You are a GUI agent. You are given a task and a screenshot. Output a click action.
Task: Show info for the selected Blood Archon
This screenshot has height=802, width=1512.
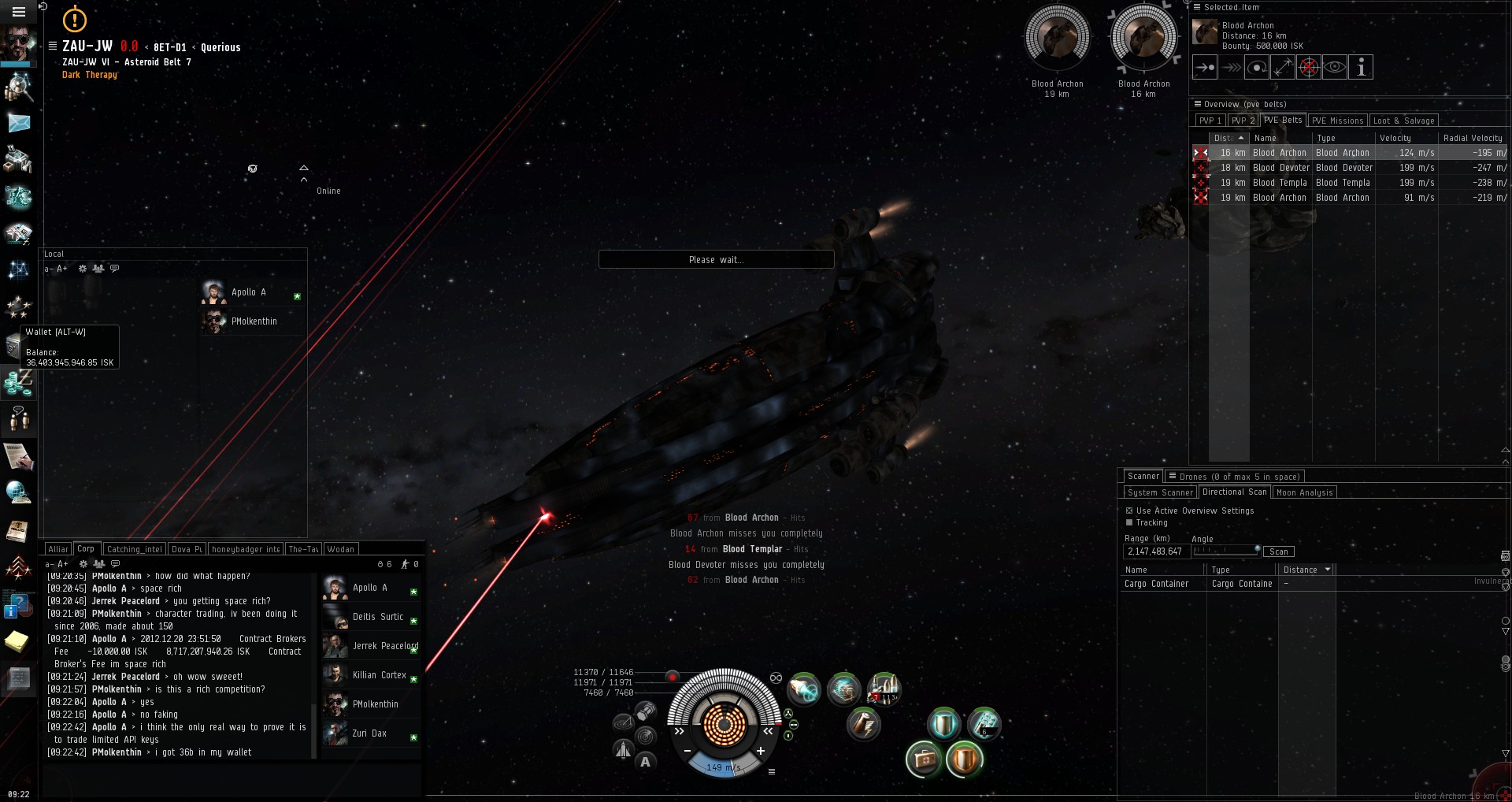[1361, 68]
